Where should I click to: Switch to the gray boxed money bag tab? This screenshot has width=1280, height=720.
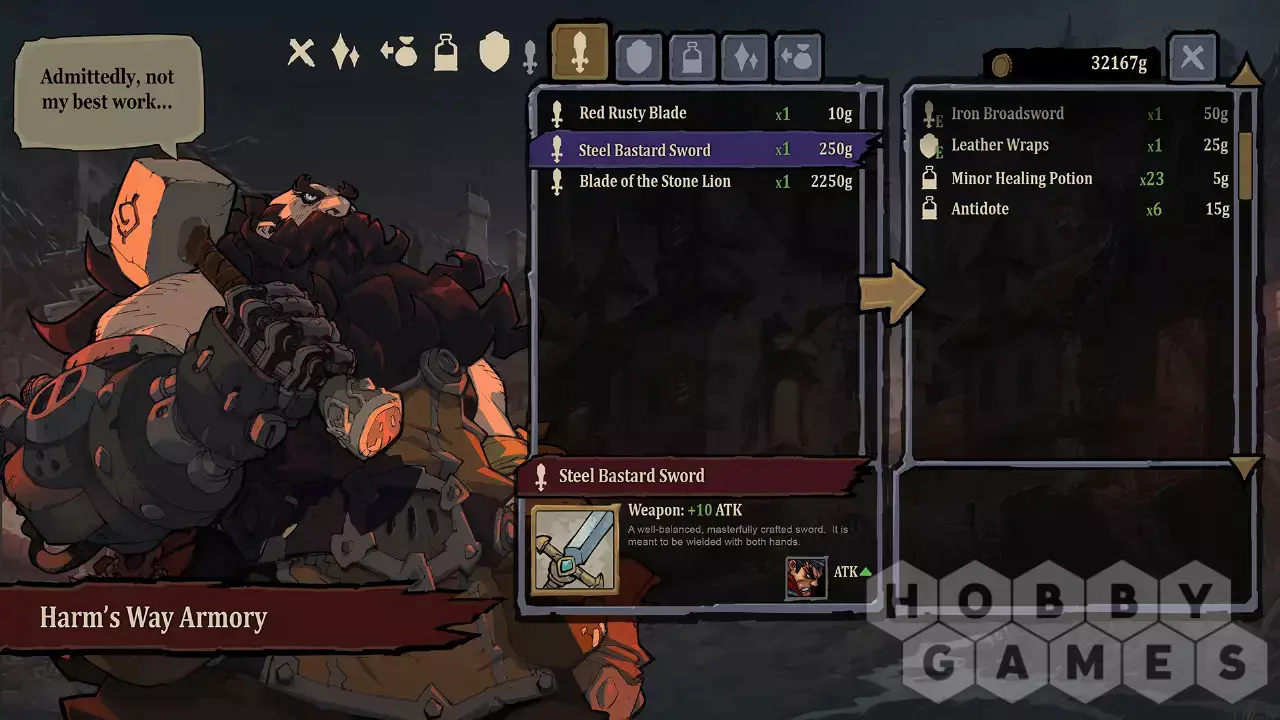[x=798, y=58]
